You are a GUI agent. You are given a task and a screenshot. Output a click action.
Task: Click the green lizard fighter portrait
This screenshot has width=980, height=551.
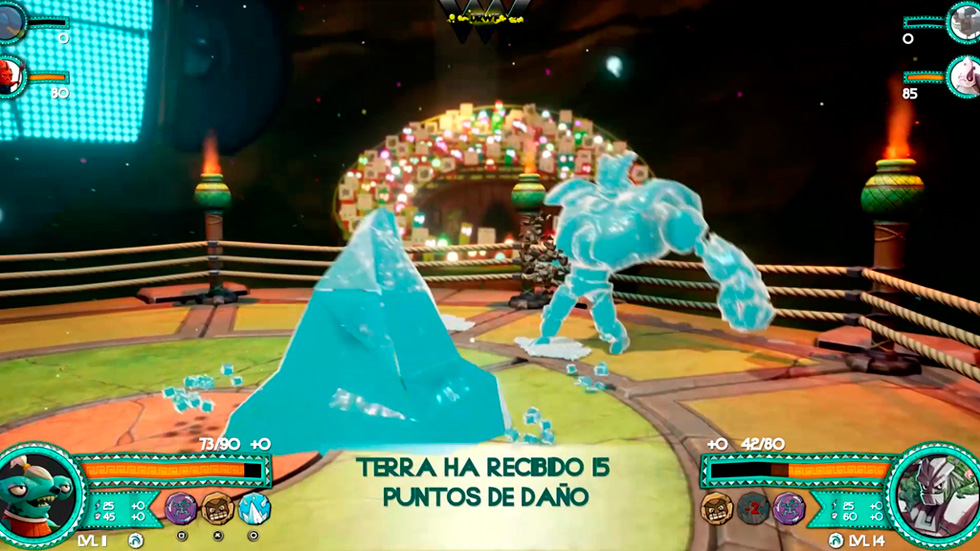pyautogui.click(x=38, y=496)
